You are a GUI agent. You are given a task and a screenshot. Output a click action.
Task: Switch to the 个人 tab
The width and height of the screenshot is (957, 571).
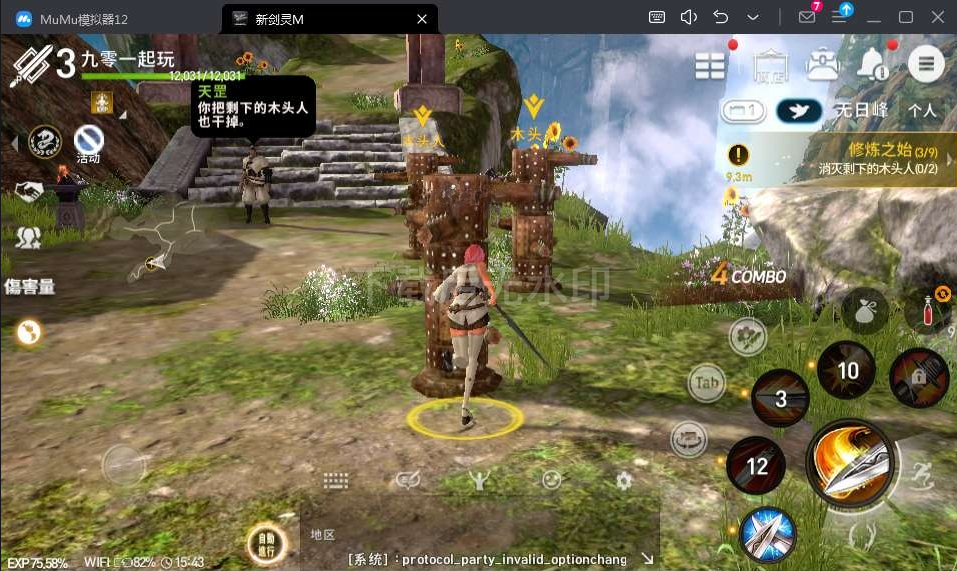click(x=922, y=111)
